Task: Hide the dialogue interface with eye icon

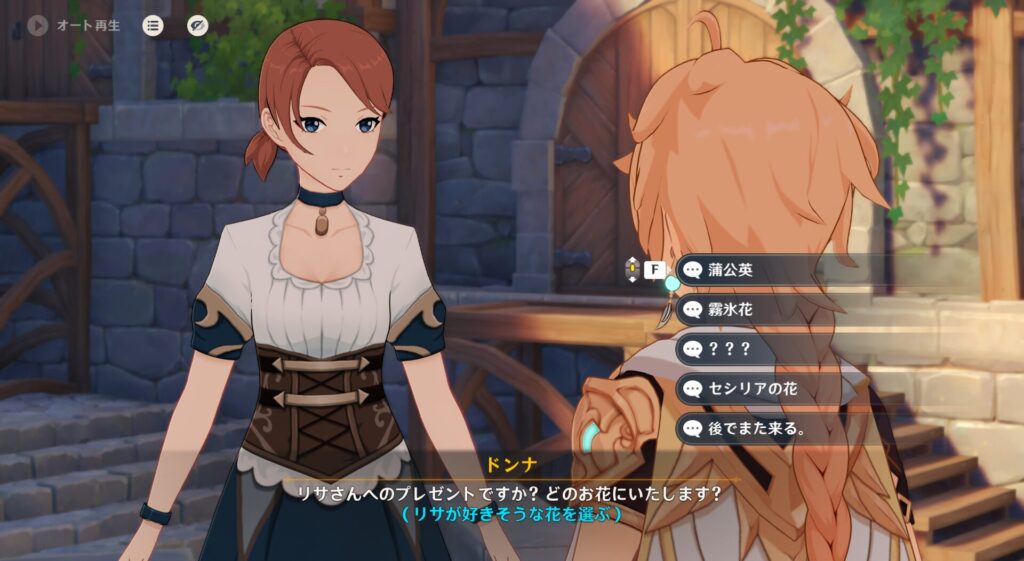Action: coord(197,26)
